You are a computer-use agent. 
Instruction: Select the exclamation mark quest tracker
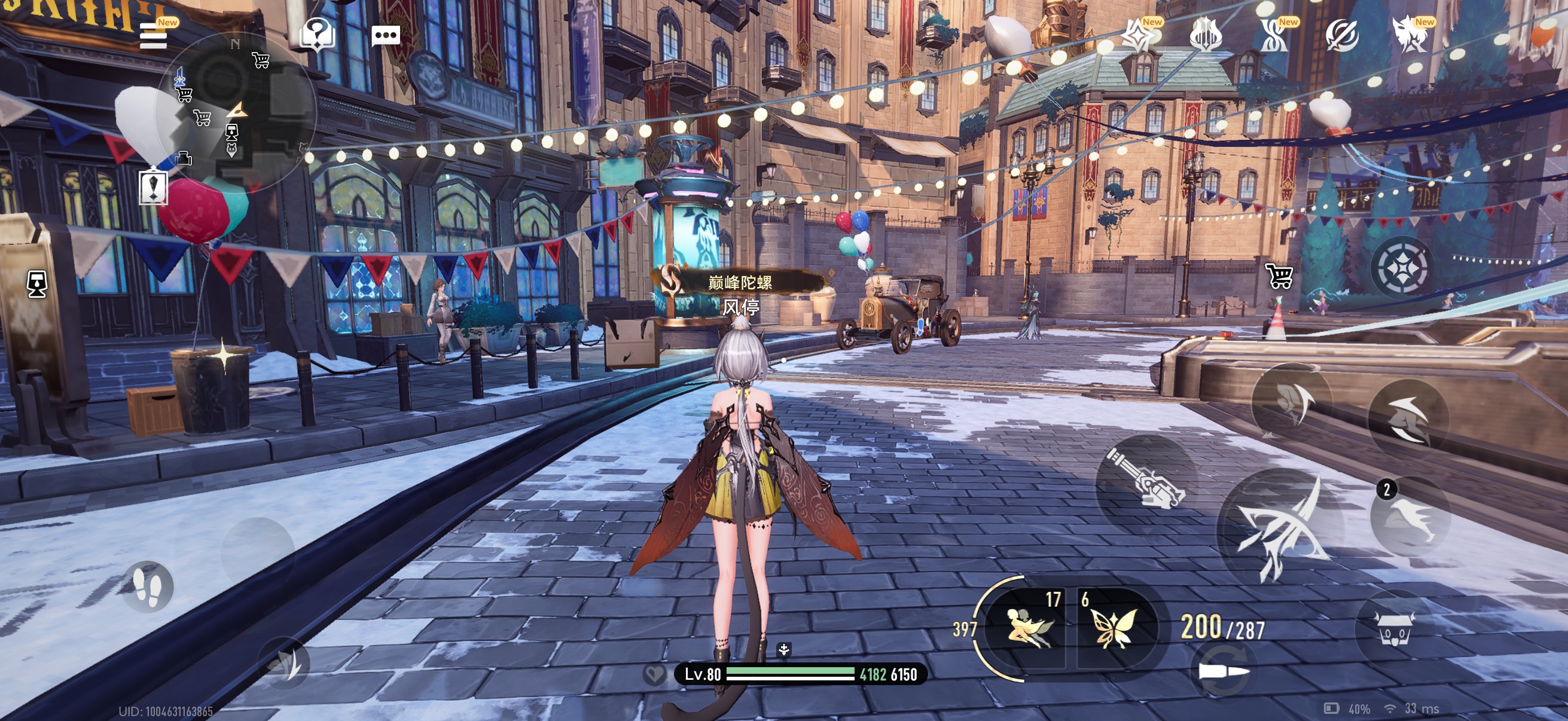[152, 187]
